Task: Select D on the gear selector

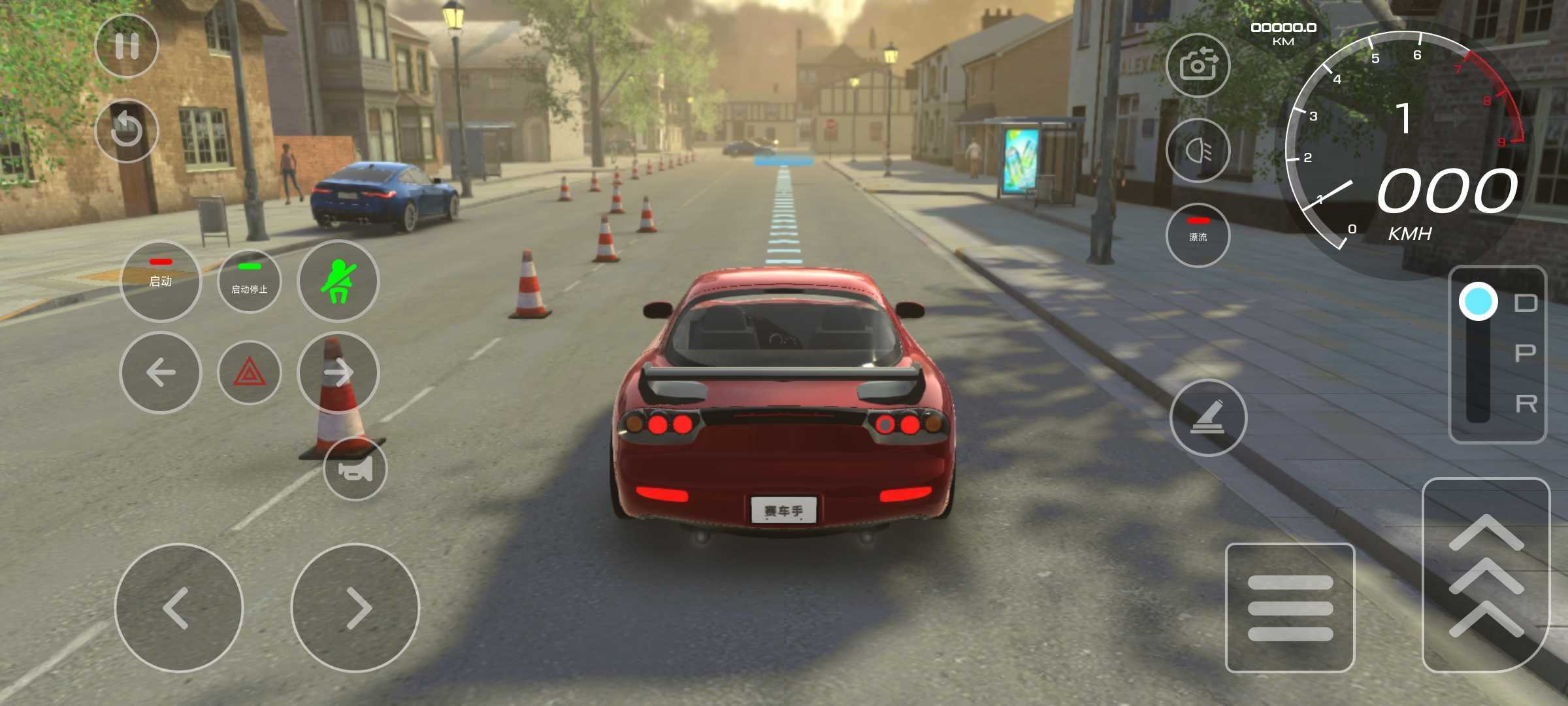Action: pyautogui.click(x=1525, y=303)
